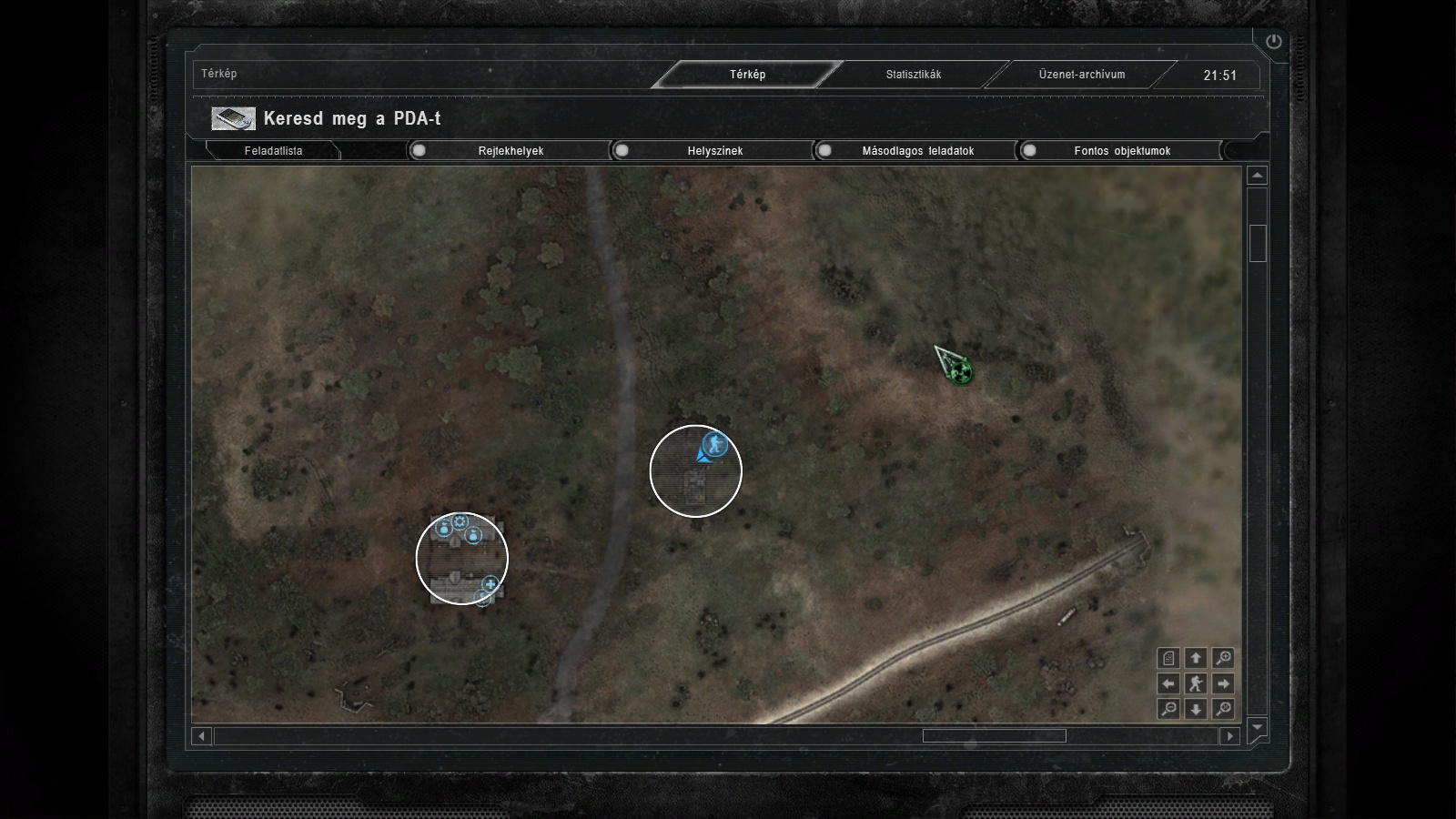Switch to the Statisztikák tab

click(914, 75)
